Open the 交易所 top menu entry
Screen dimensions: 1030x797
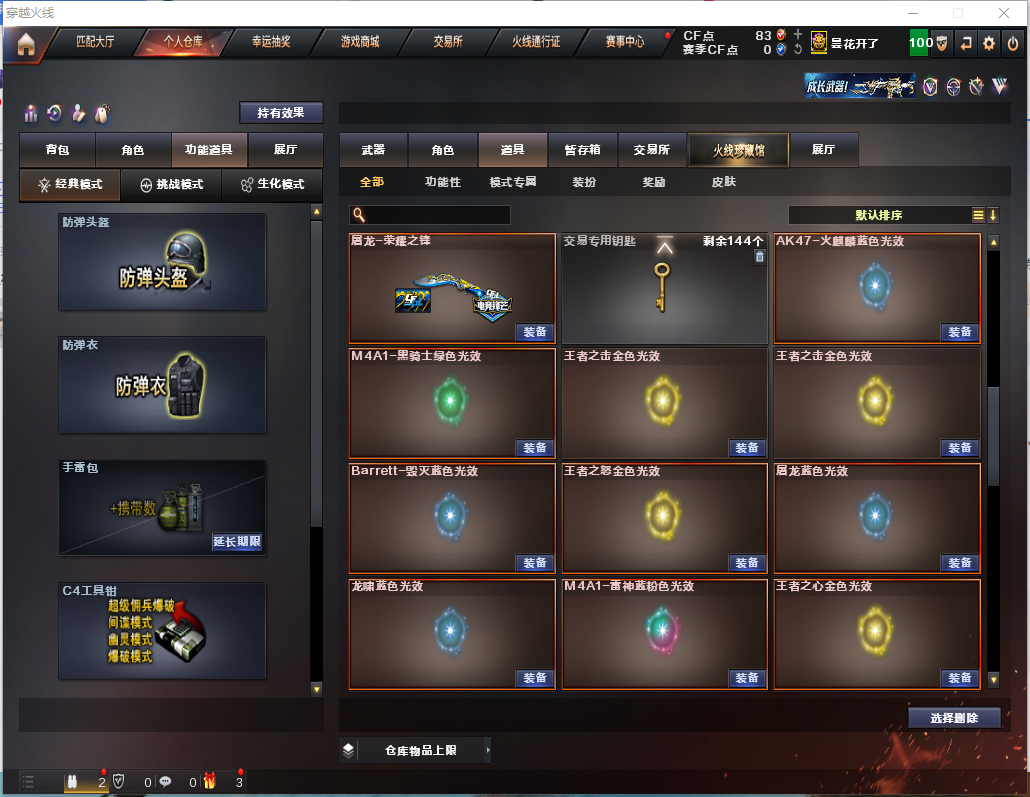coord(448,42)
